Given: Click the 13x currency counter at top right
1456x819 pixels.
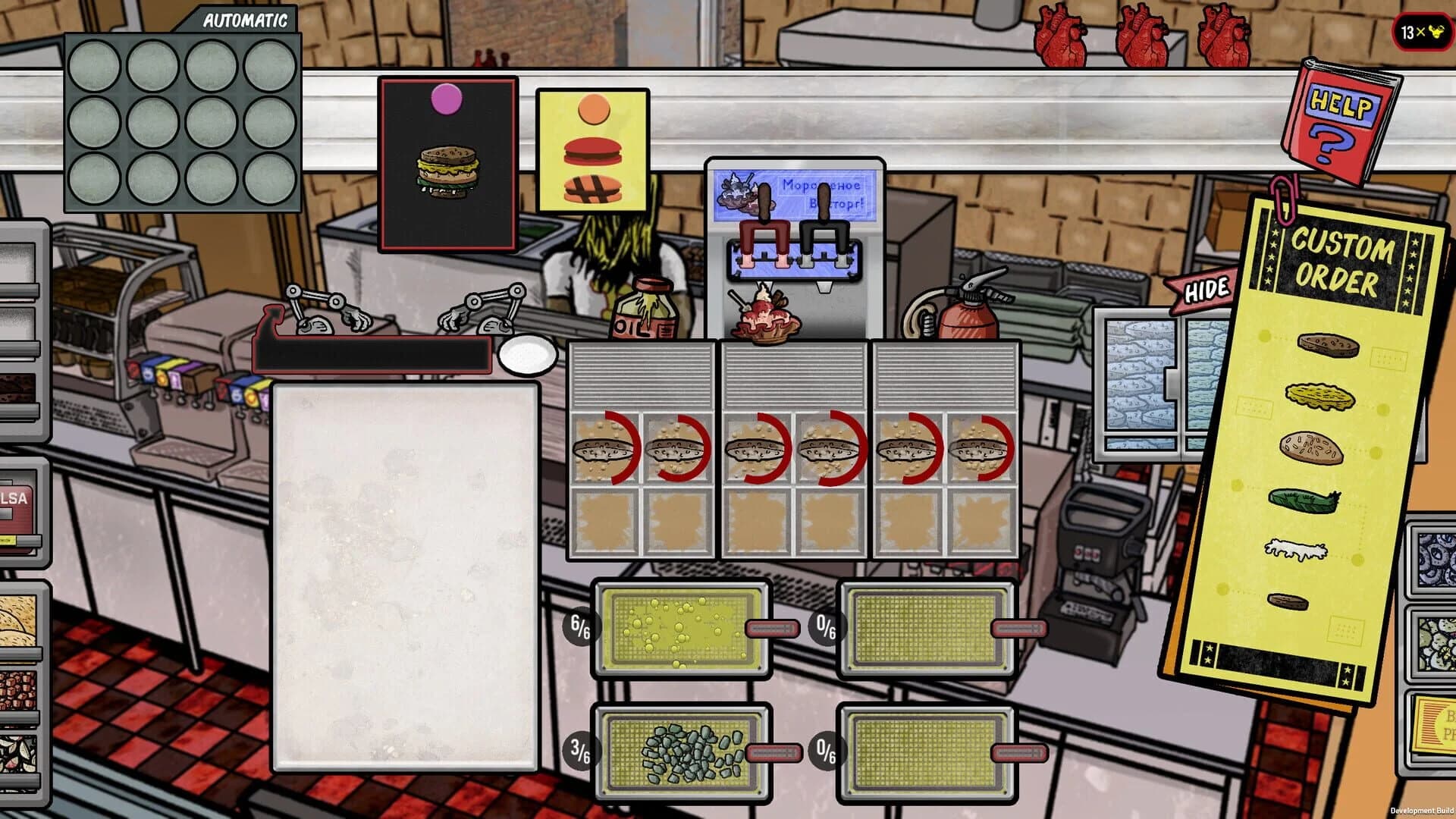Looking at the screenshot, I should [x=1420, y=33].
